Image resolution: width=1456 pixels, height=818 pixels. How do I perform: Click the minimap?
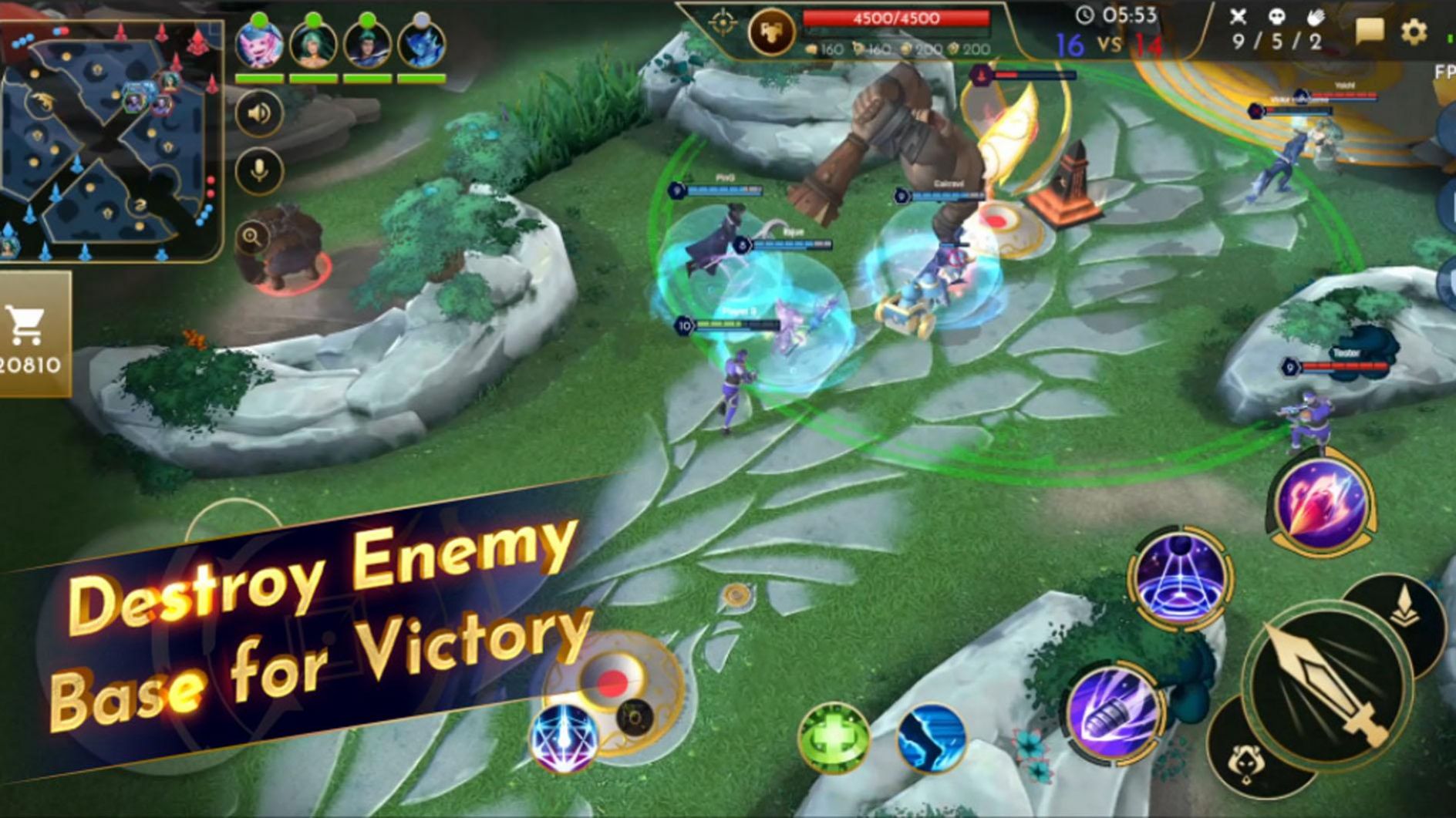pos(108,139)
